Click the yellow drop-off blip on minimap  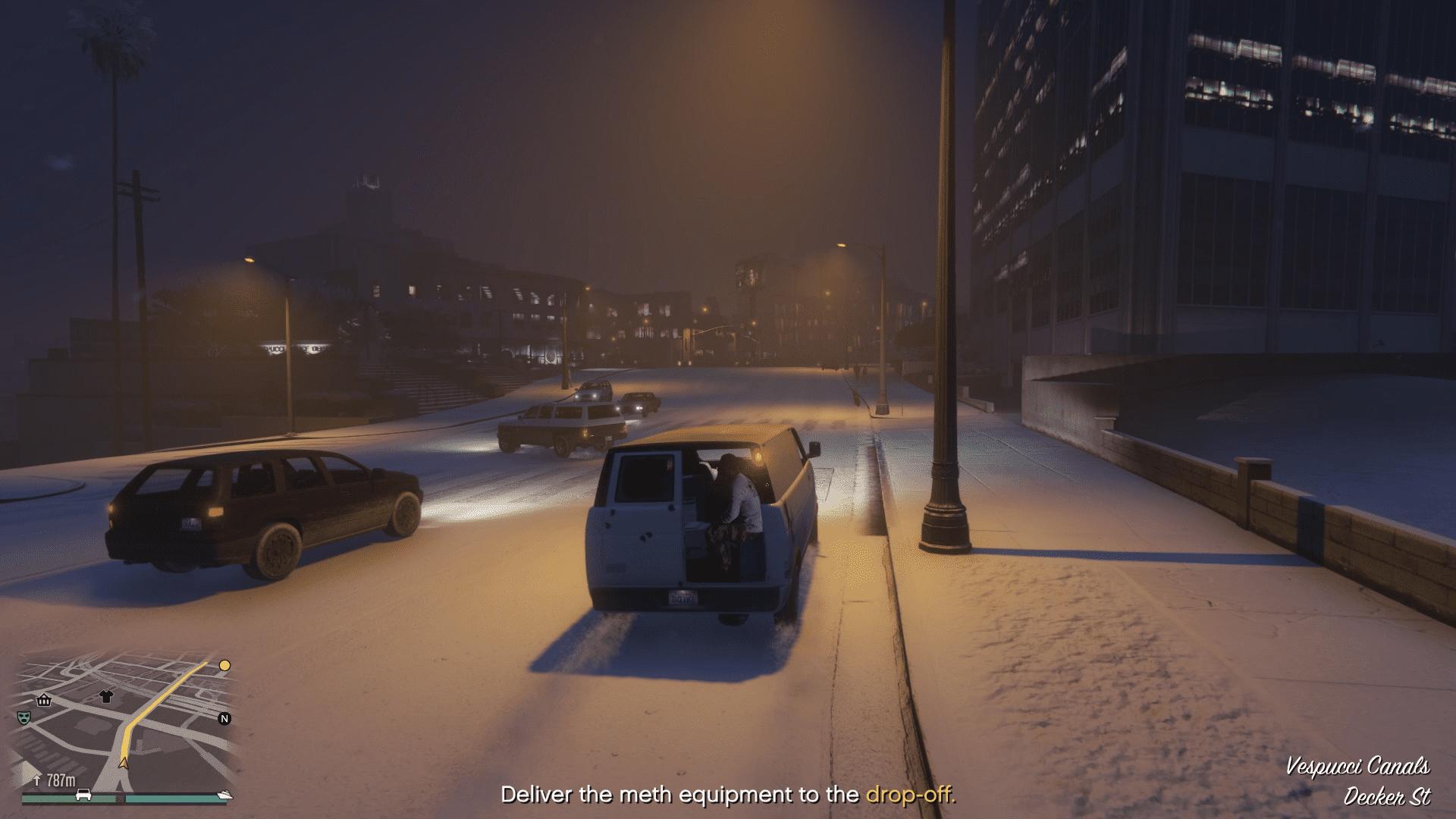tap(224, 666)
